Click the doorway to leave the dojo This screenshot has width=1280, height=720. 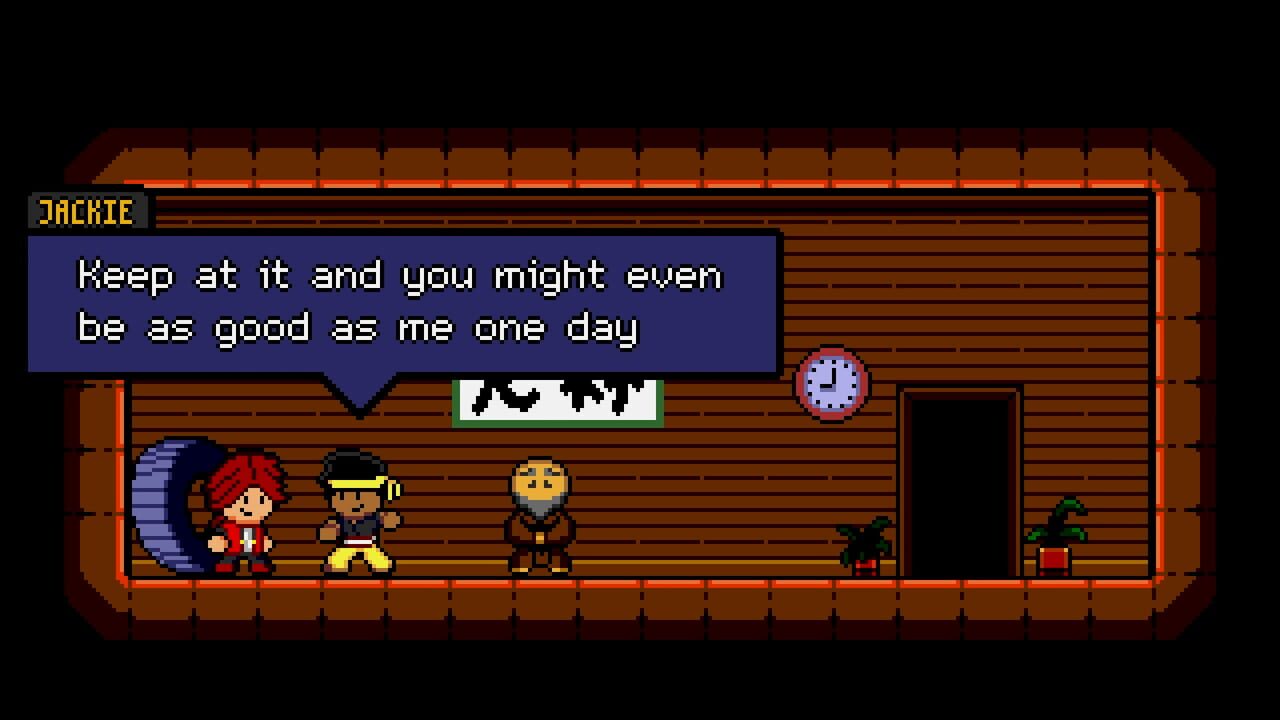coord(958,480)
